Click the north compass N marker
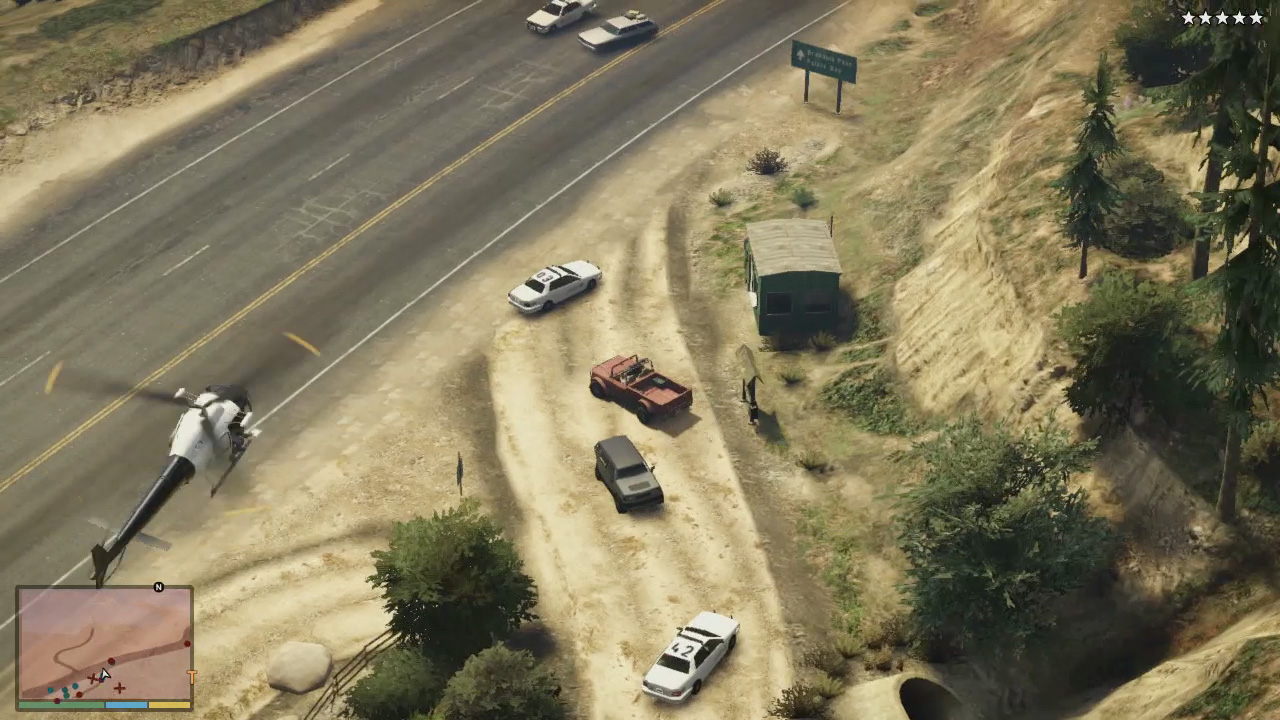 pos(158,587)
